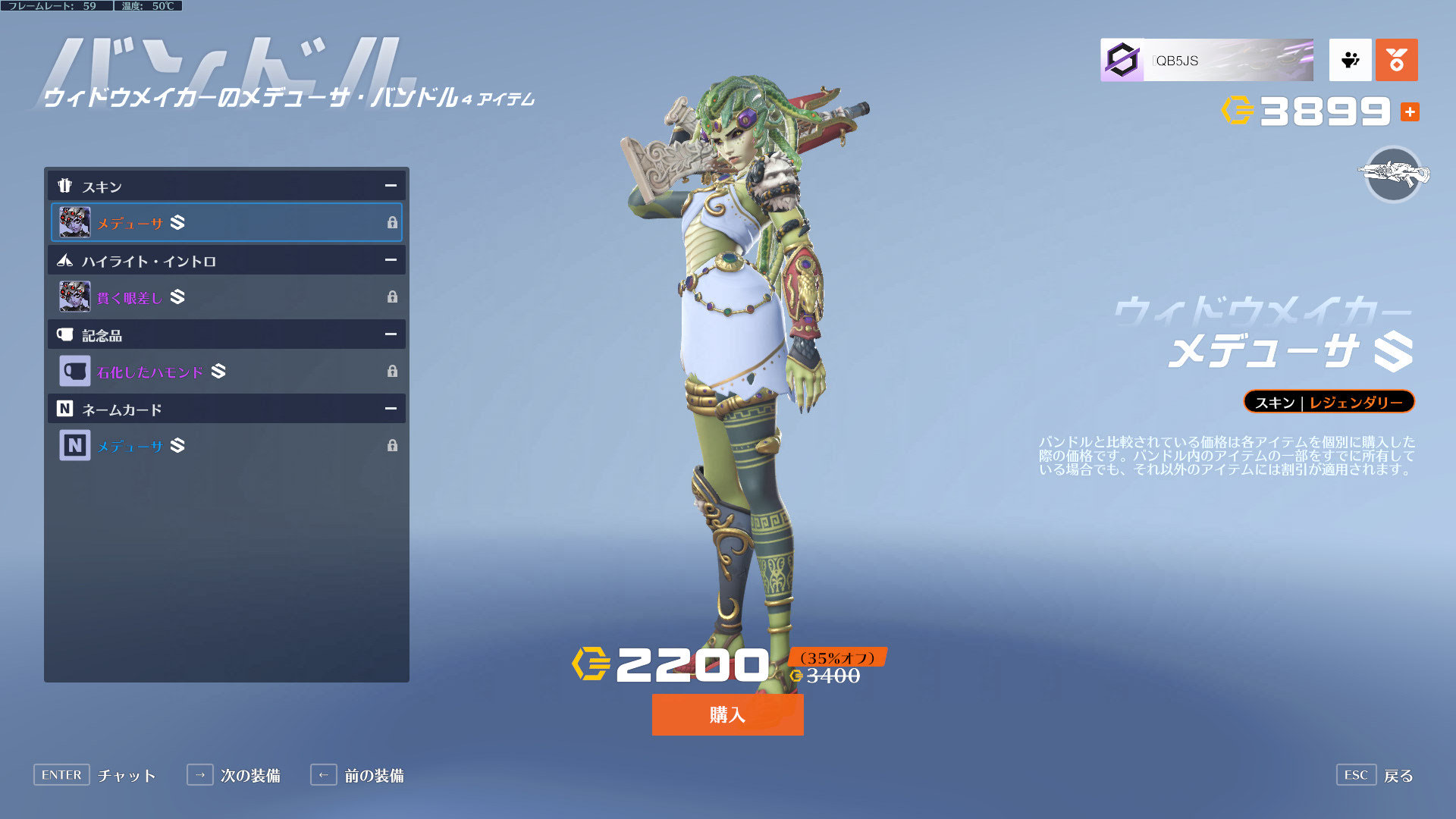This screenshot has width=1456, height=819.
Task: Collapse the 記念品 category header
Action: [391, 334]
